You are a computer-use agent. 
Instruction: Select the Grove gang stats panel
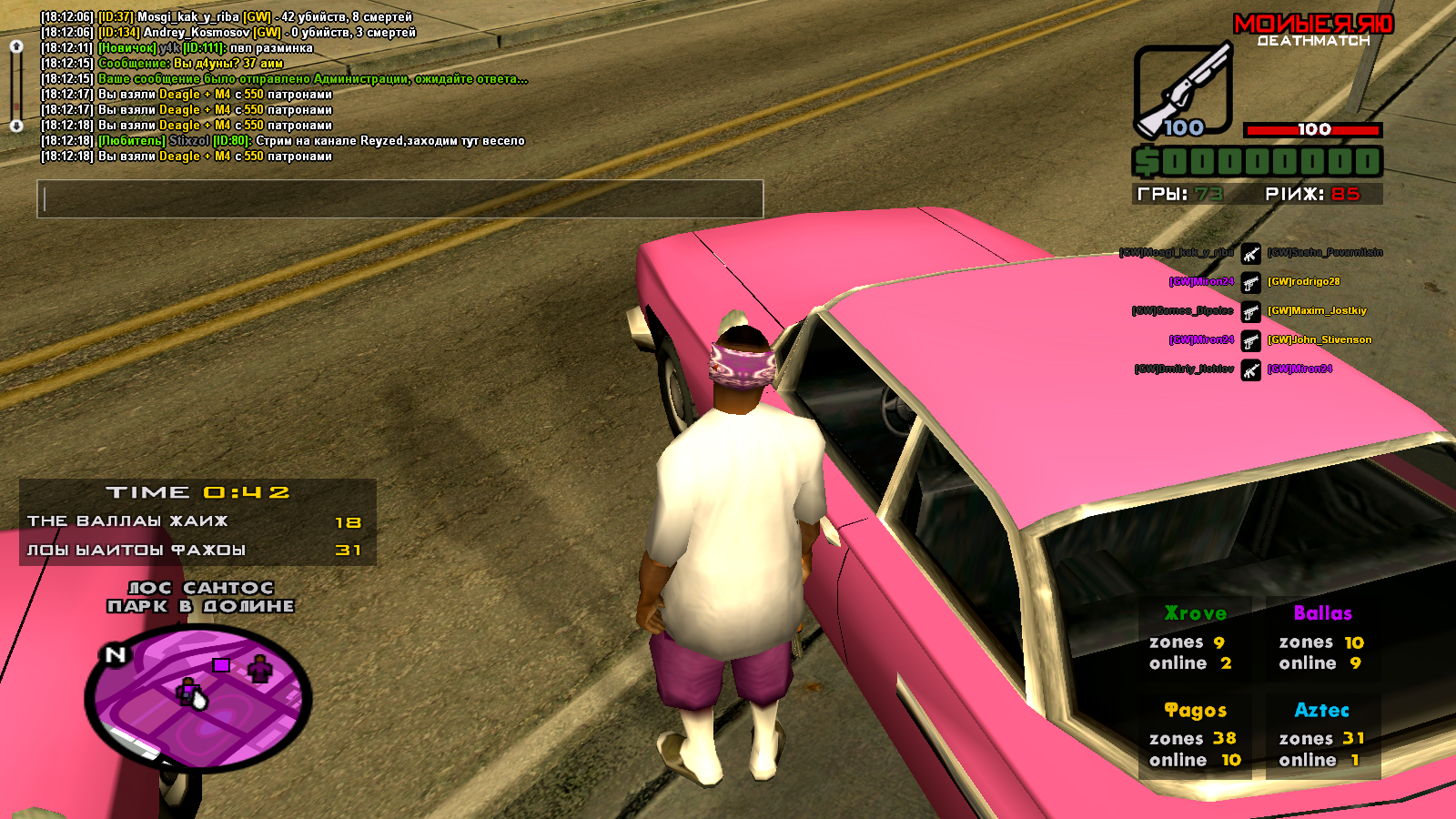1195,639
